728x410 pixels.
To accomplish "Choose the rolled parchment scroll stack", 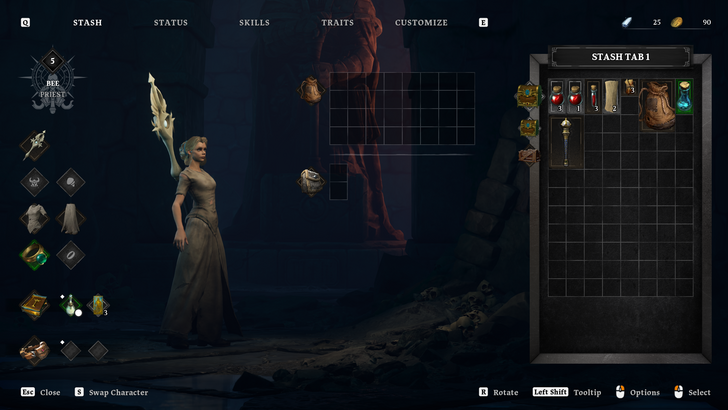I will [611, 97].
